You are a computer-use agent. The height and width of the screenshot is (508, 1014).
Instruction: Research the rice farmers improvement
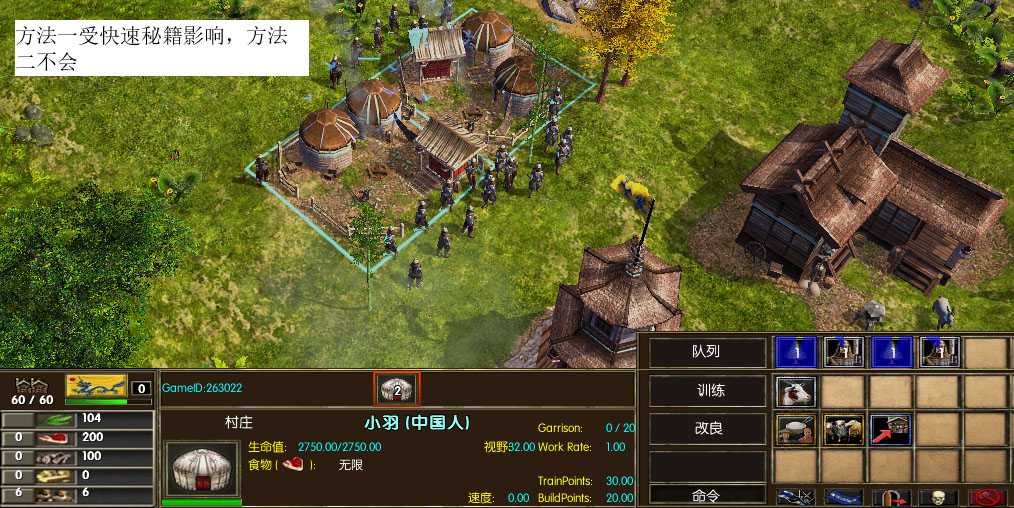[796, 429]
